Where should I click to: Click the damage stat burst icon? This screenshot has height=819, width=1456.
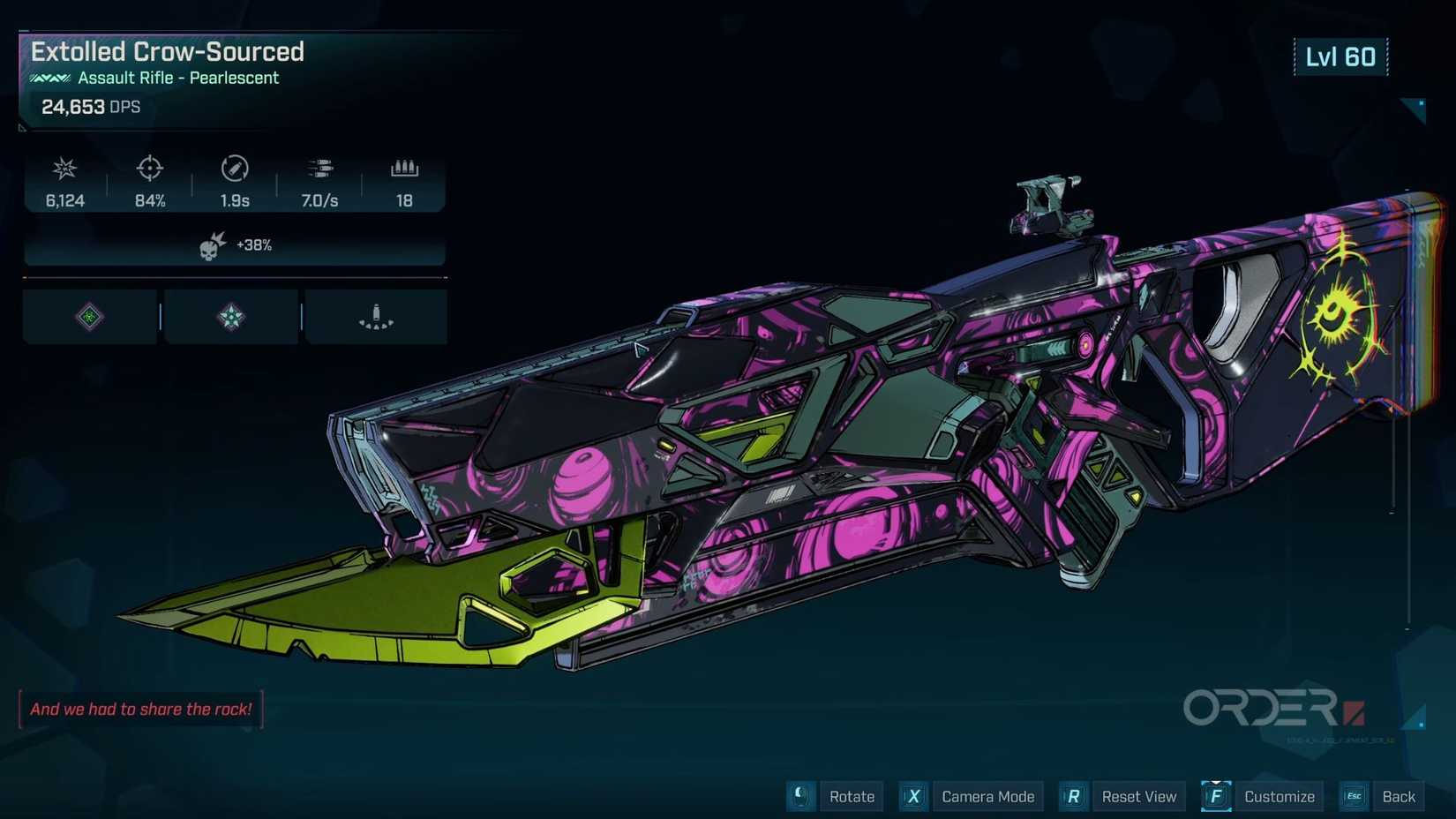pyautogui.click(x=63, y=169)
